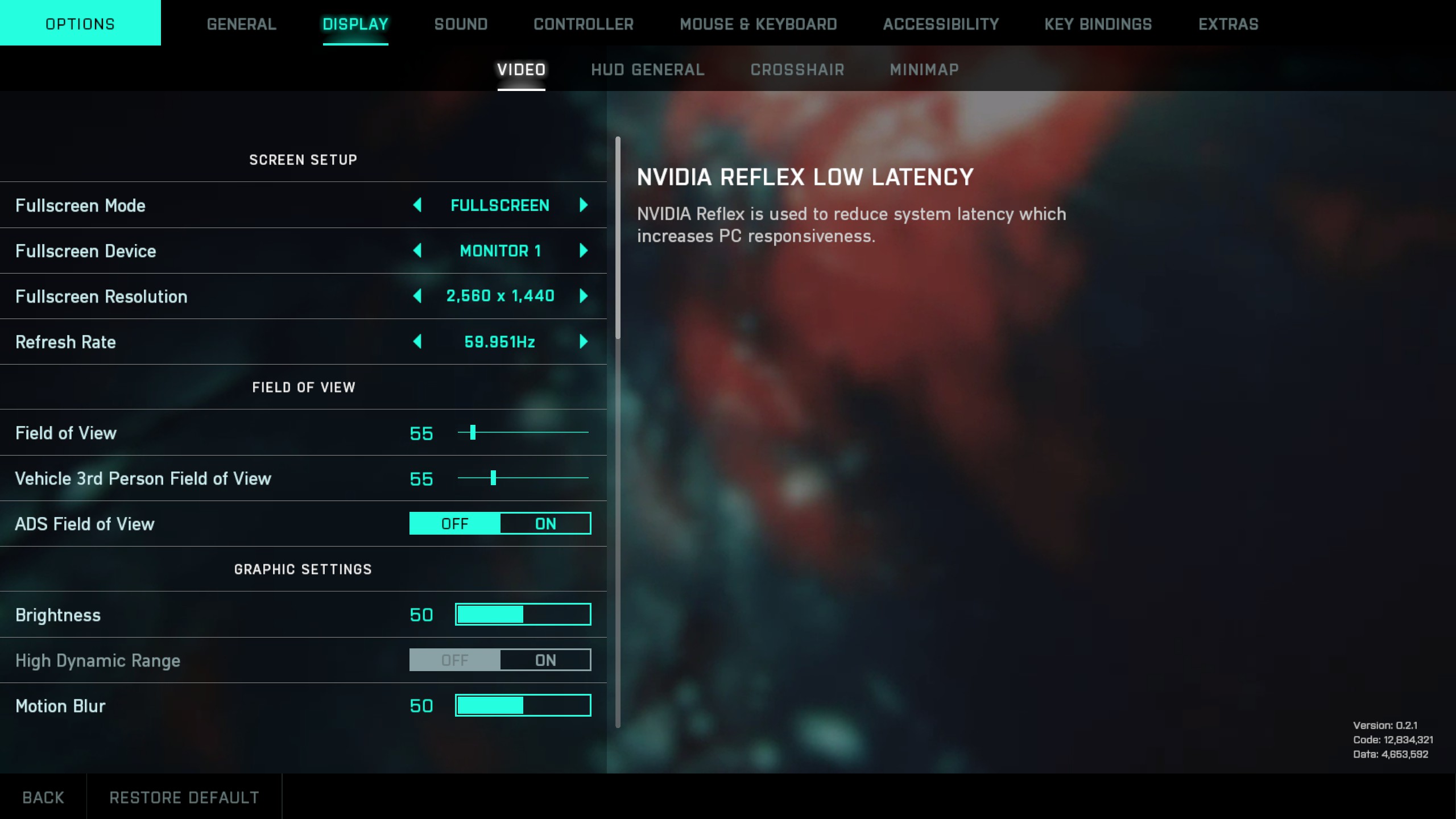Open the Sound options tab
1456x819 pixels.
click(461, 24)
